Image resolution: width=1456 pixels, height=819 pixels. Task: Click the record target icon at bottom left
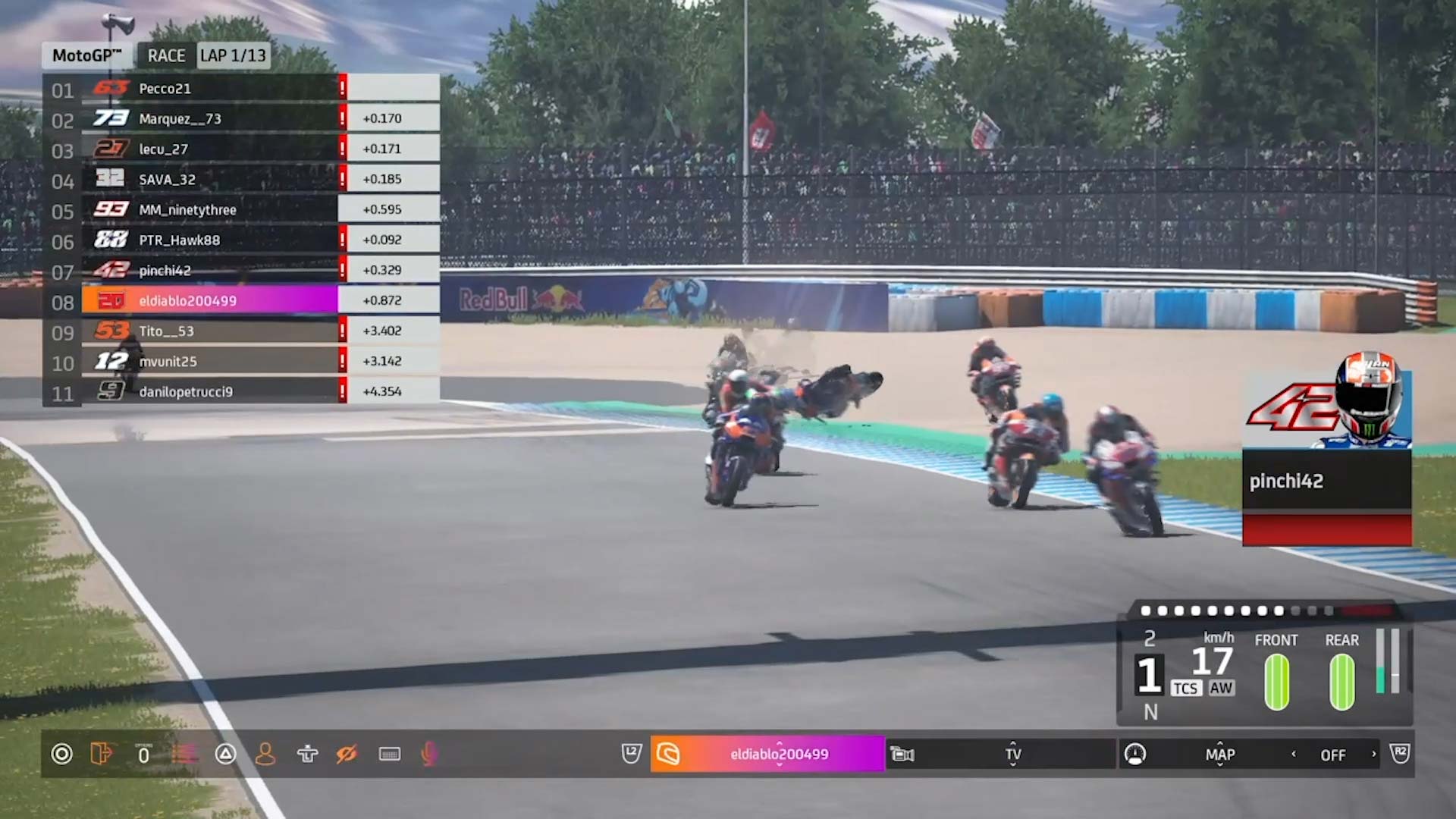pyautogui.click(x=61, y=755)
